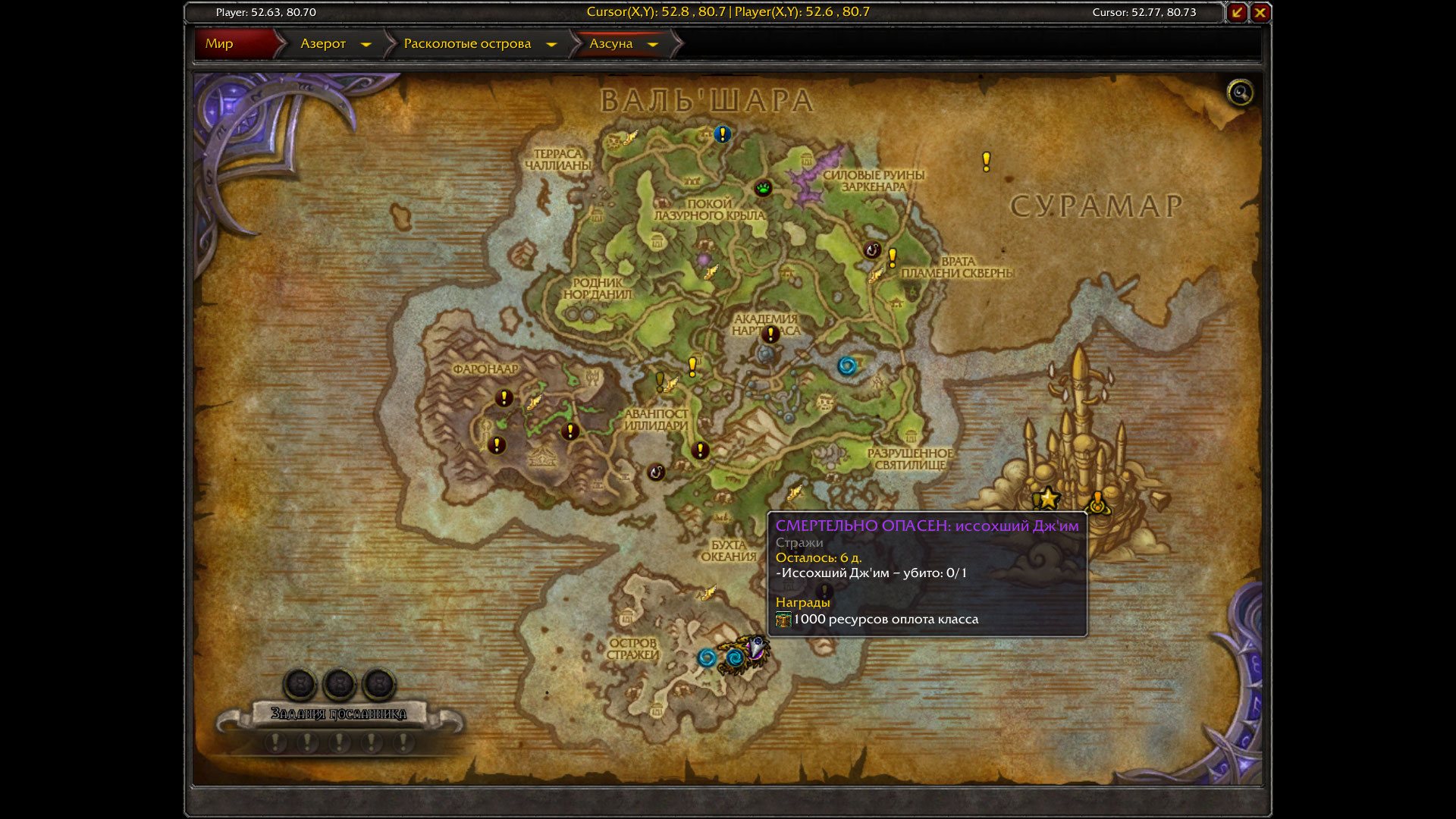This screenshot has height=819, width=1456.
Task: Click the gold star marker on Dalaran
Action: coord(1049,498)
